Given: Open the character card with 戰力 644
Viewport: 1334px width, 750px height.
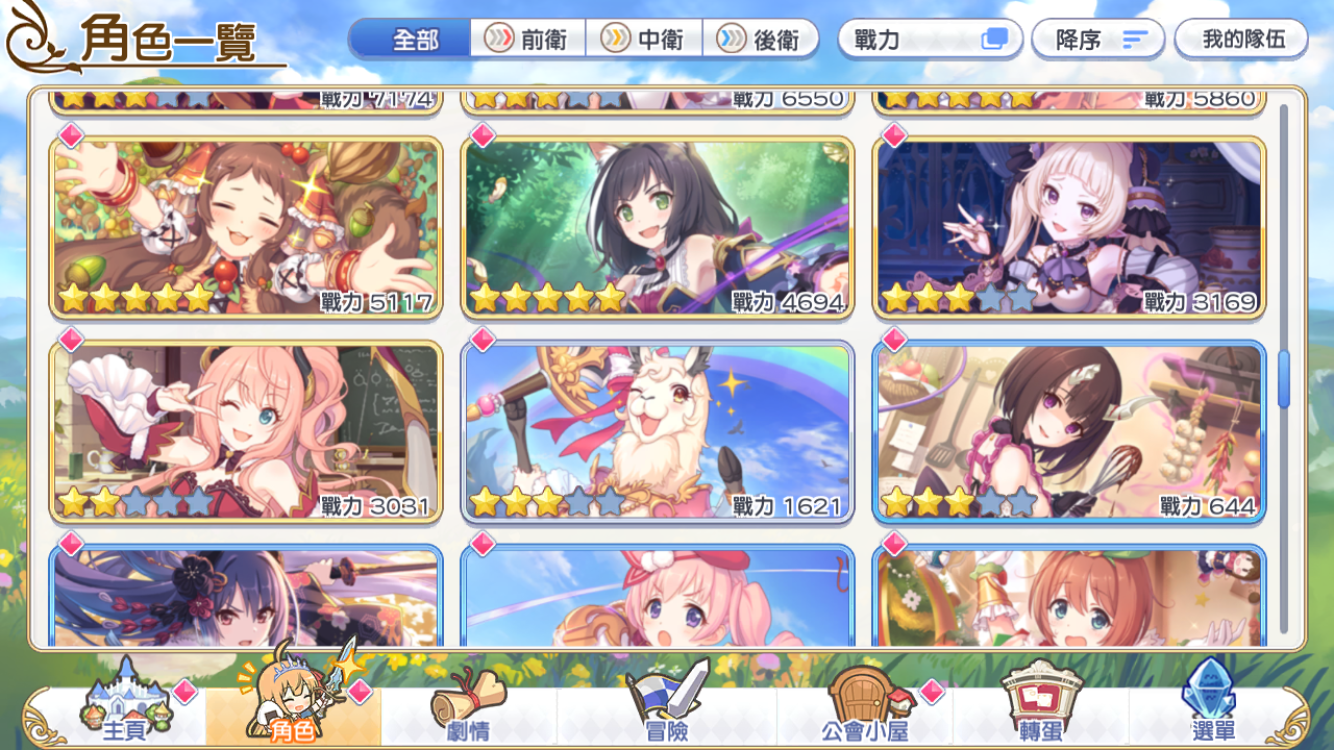Looking at the screenshot, I should click(x=1069, y=432).
